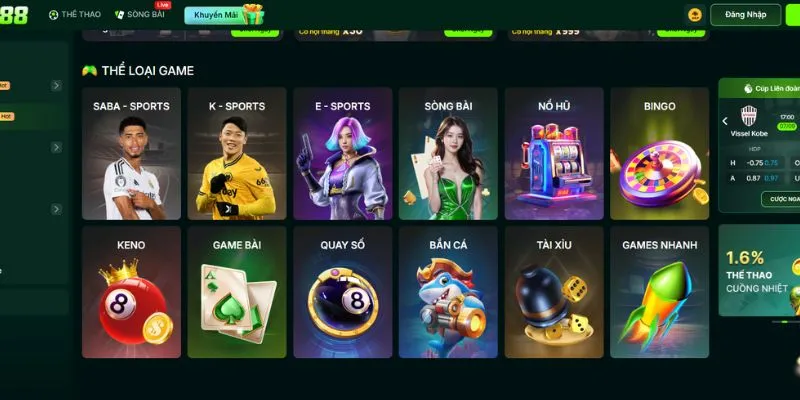Show the previous match in the widget
The image size is (800, 400).
click(x=725, y=122)
